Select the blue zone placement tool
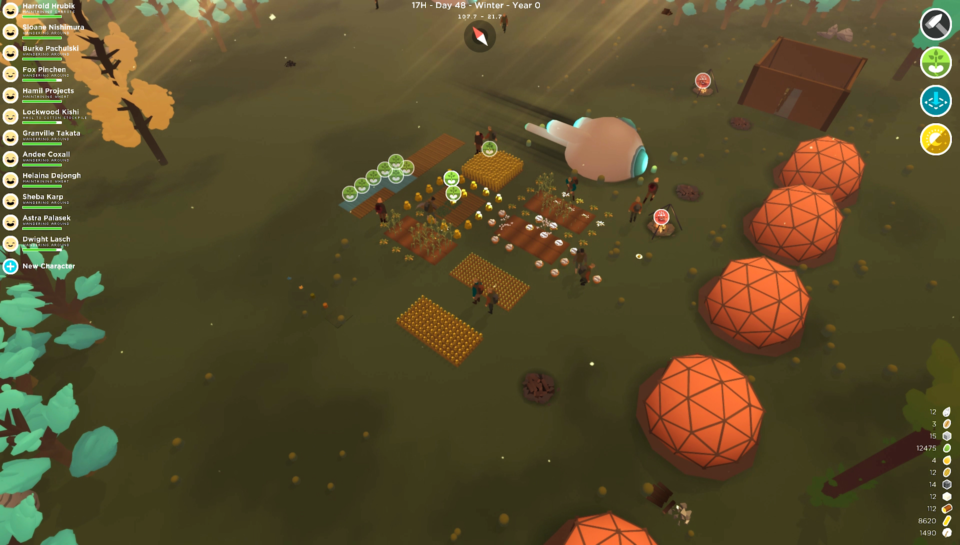 [936, 101]
